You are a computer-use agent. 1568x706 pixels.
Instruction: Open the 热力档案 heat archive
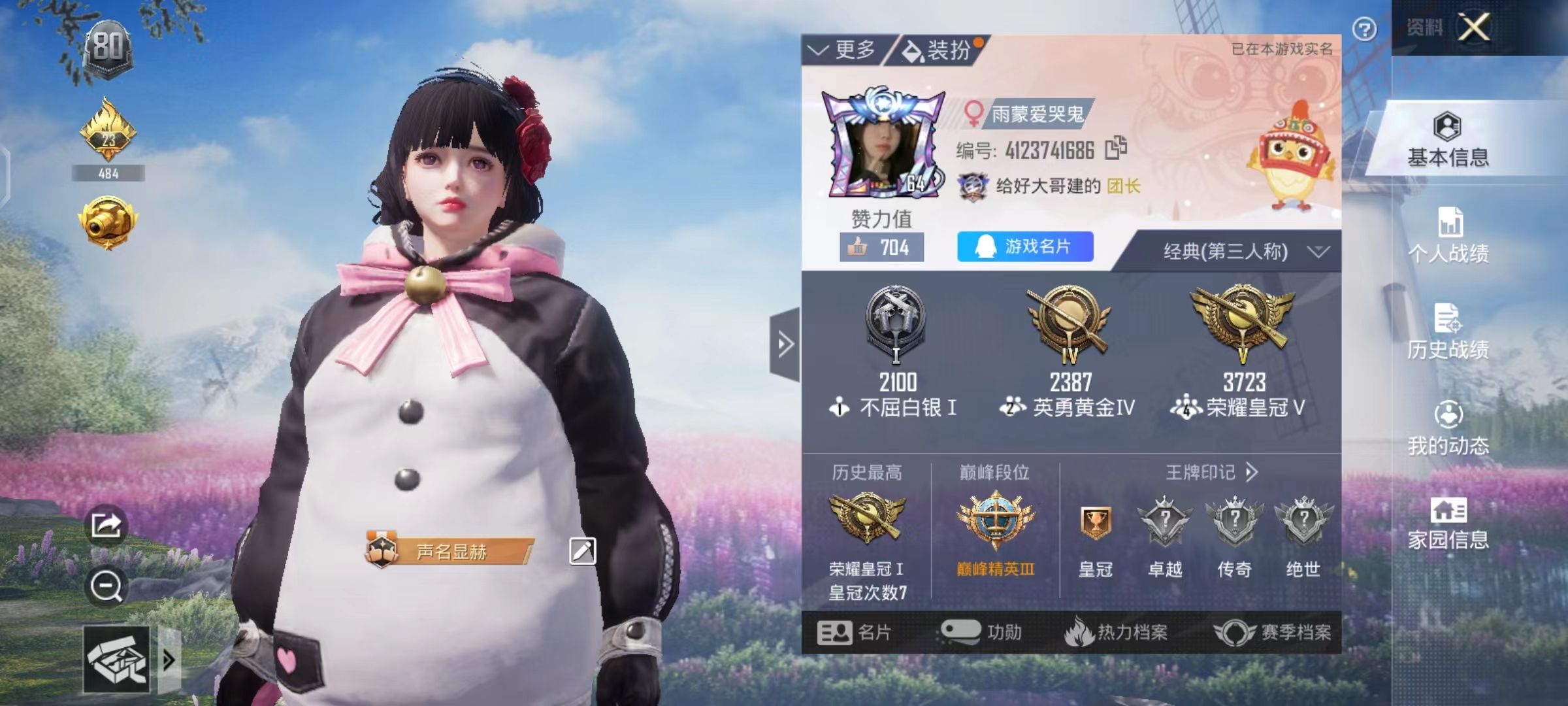tap(1116, 632)
